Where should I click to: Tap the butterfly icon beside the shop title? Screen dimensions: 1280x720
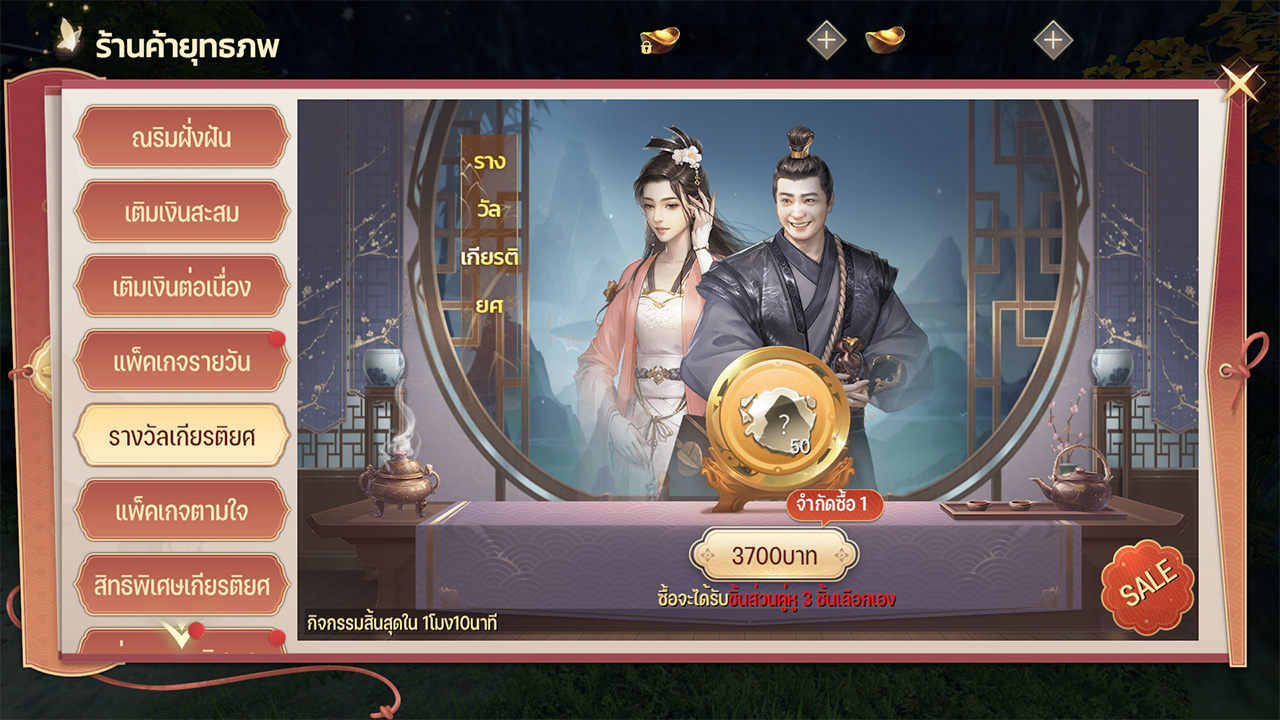pos(69,37)
